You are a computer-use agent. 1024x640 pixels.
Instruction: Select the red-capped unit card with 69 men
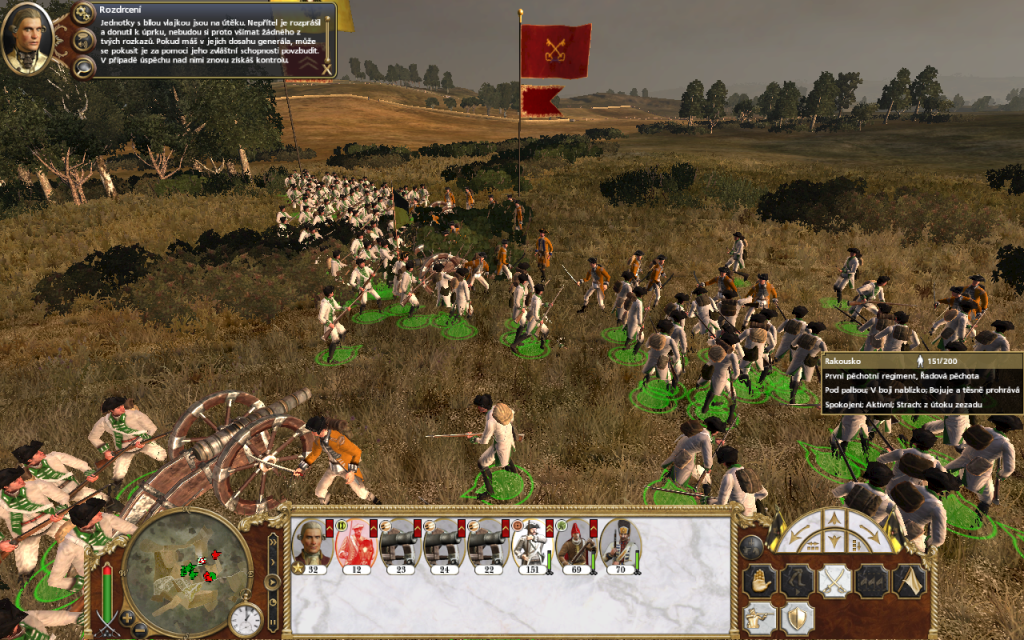pos(575,547)
